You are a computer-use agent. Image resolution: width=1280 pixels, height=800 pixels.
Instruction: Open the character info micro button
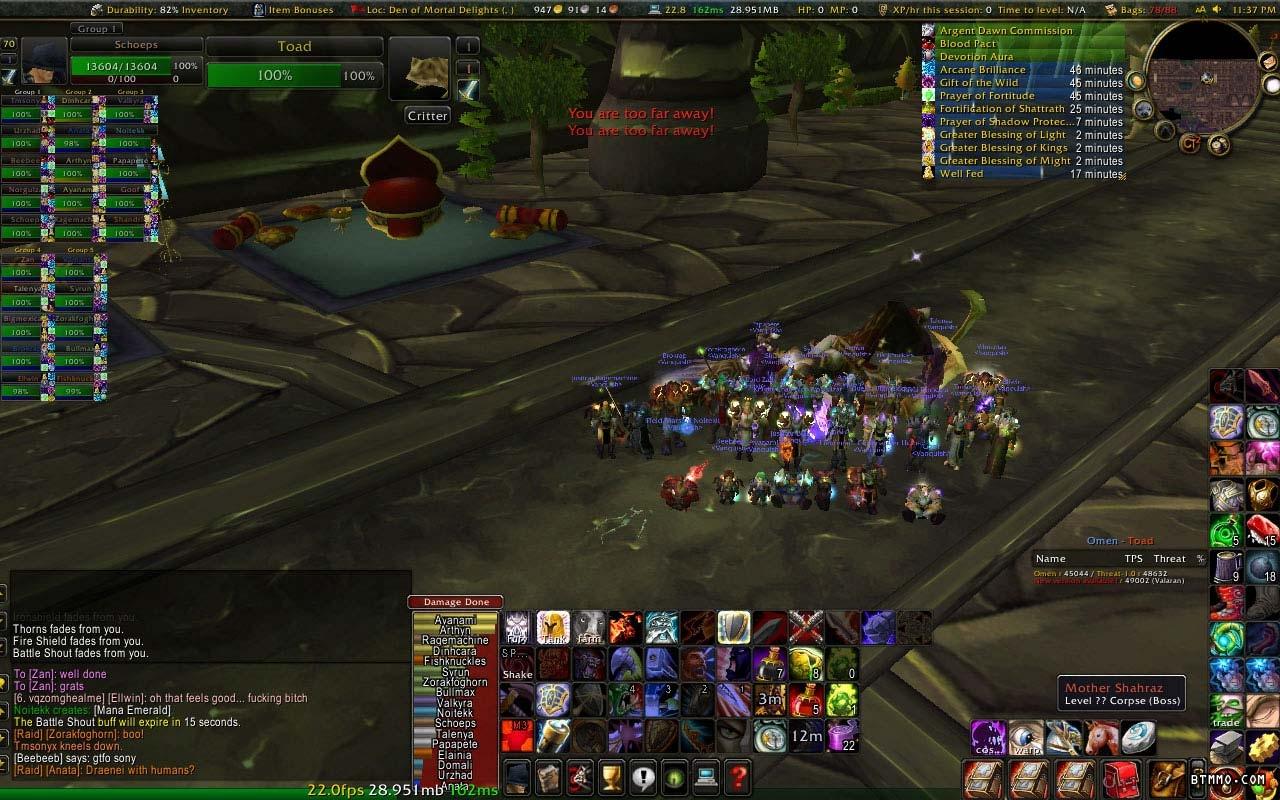[517, 776]
